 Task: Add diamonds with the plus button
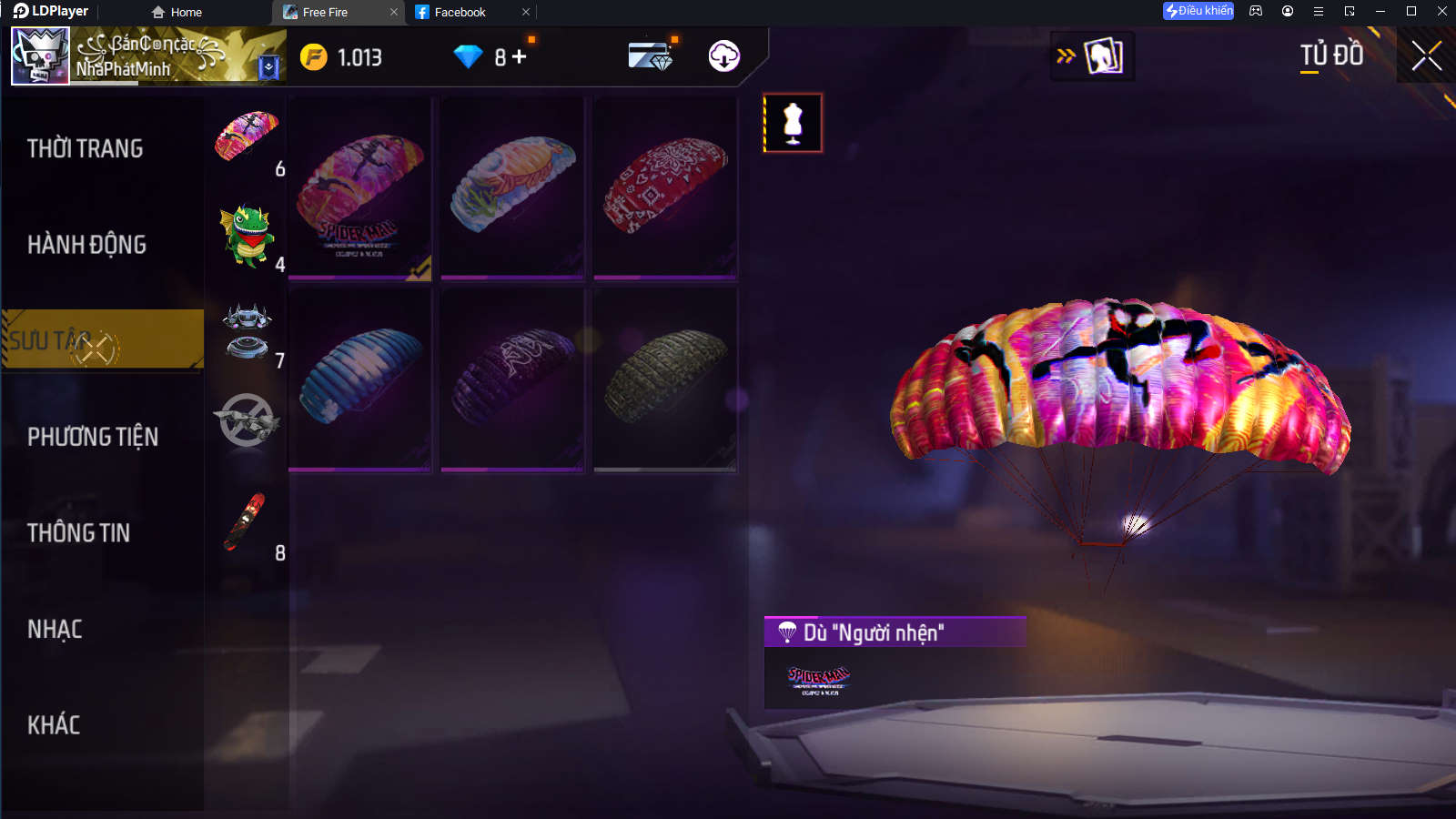[x=520, y=57]
